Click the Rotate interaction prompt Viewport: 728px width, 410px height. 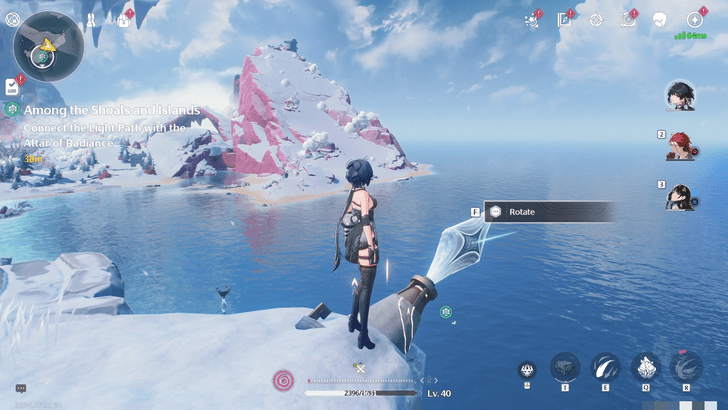point(549,212)
